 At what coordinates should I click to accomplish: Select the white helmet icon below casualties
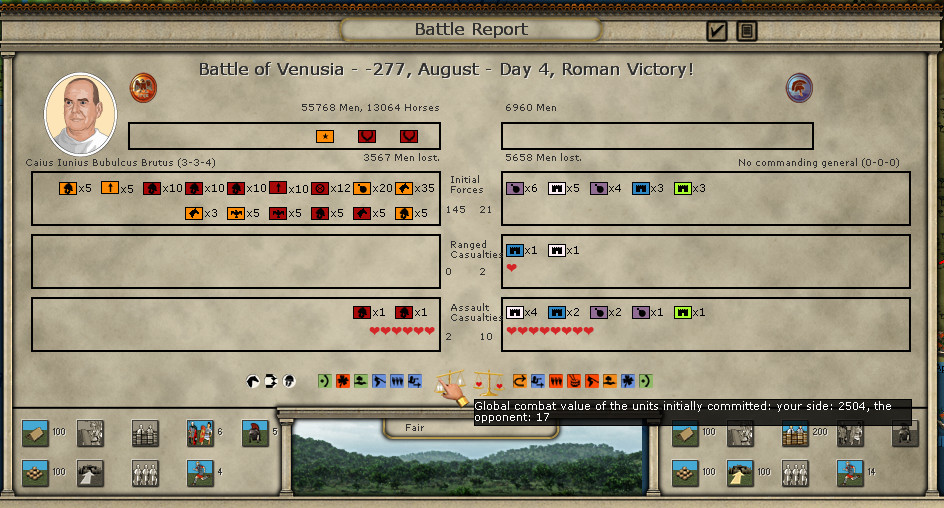tap(289, 381)
